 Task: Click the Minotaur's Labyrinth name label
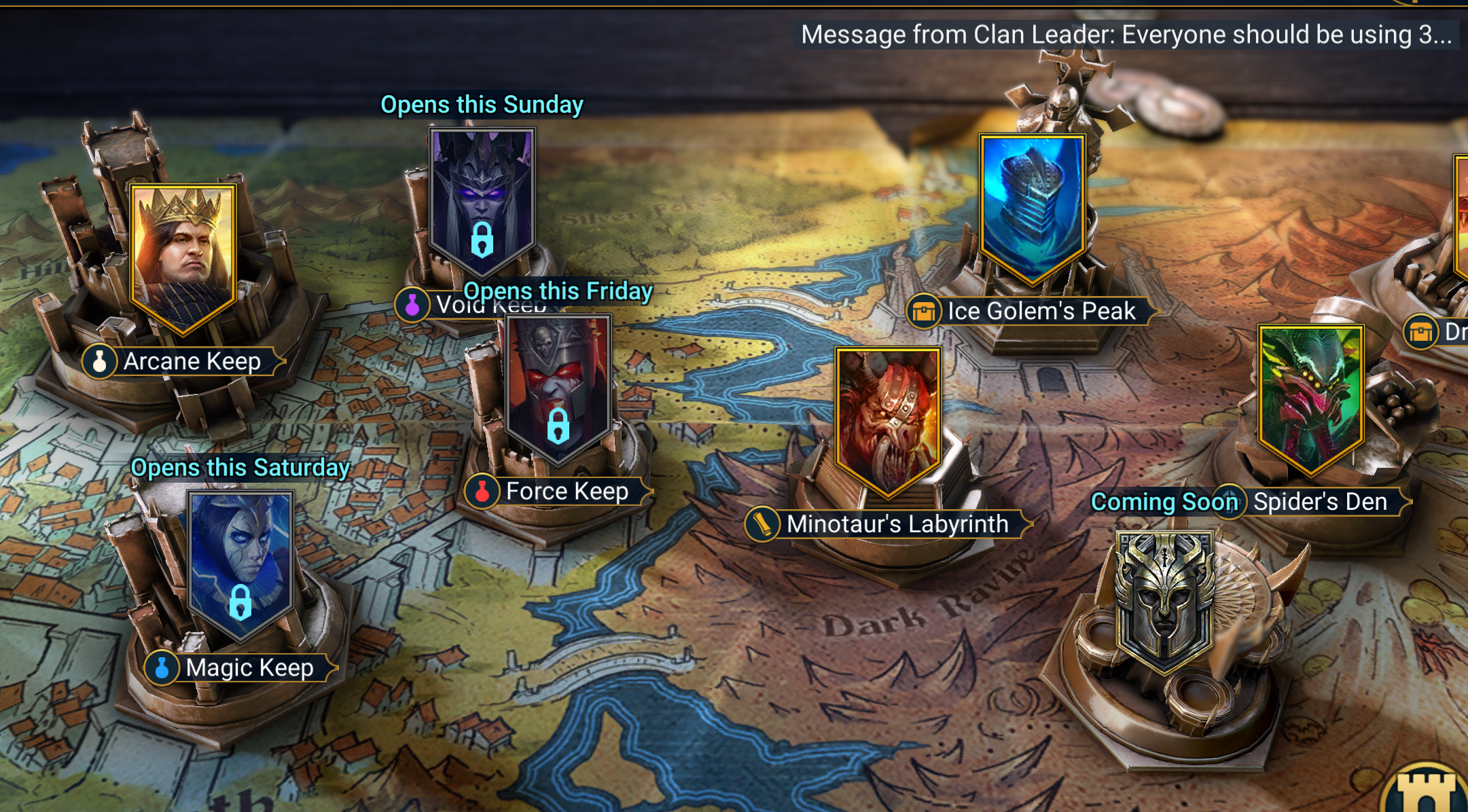pyautogui.click(x=897, y=524)
